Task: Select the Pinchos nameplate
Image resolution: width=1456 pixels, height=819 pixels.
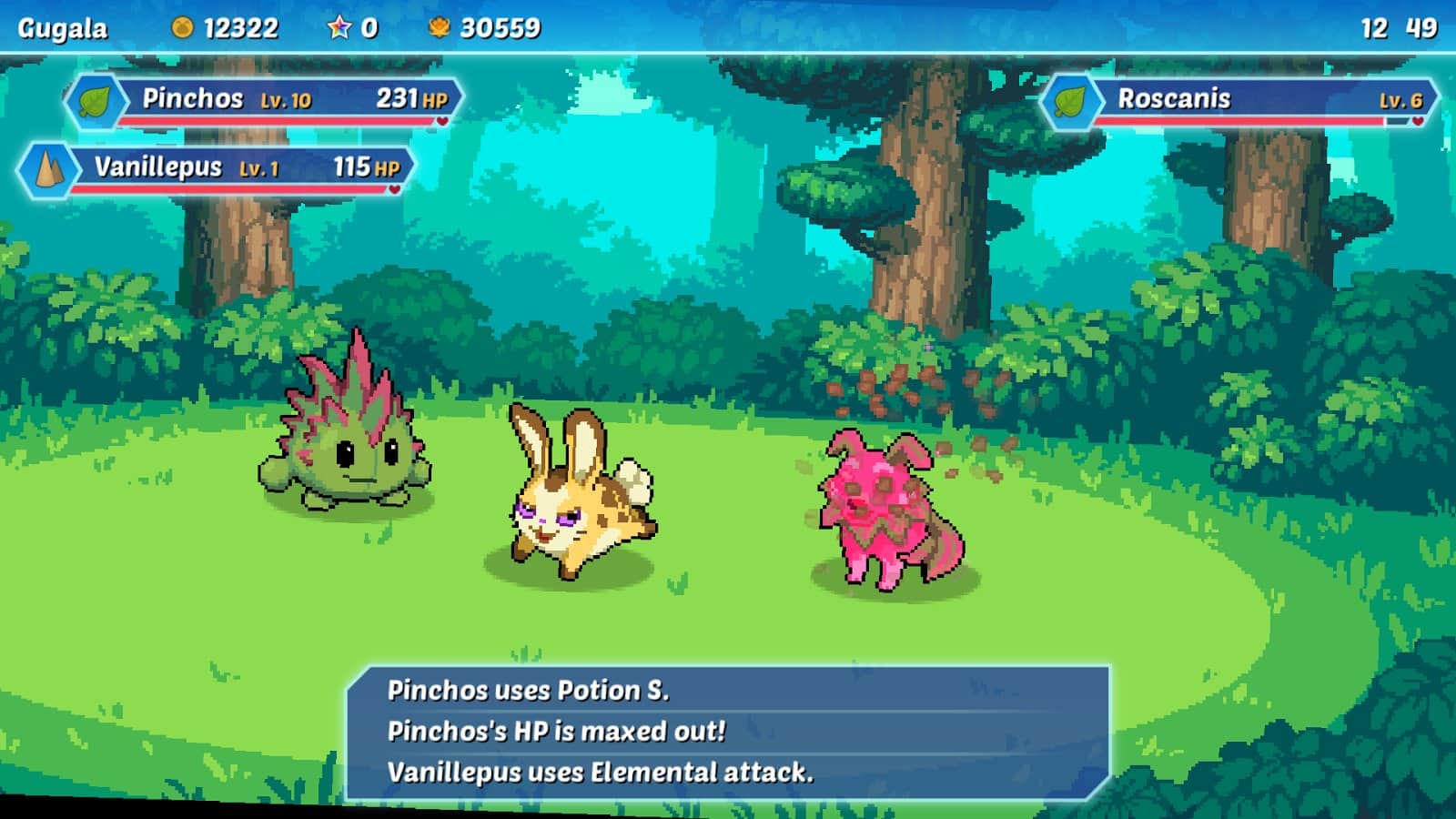Action: point(264,100)
